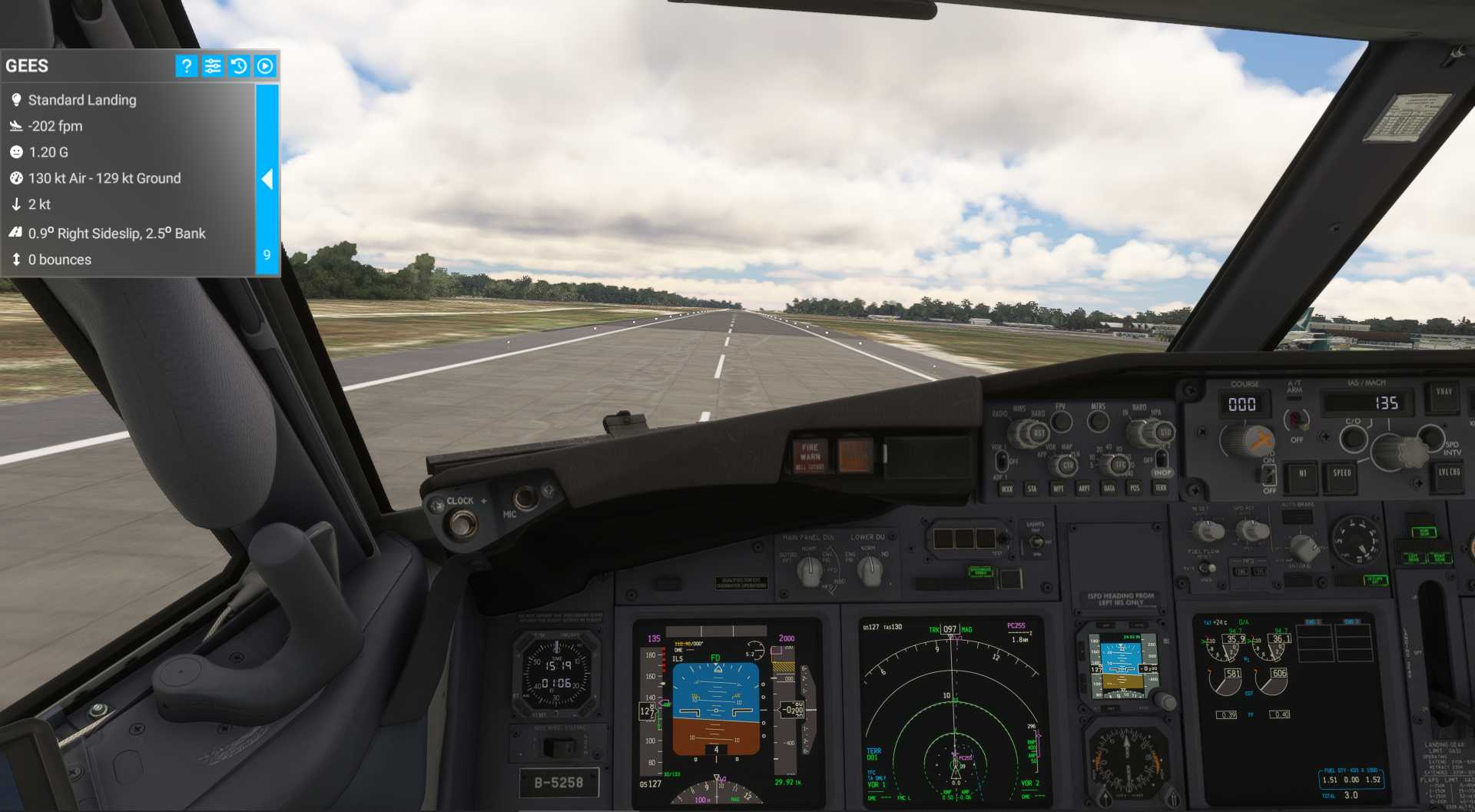1475x812 pixels.
Task: Show the GEES landing history
Action: [239, 66]
